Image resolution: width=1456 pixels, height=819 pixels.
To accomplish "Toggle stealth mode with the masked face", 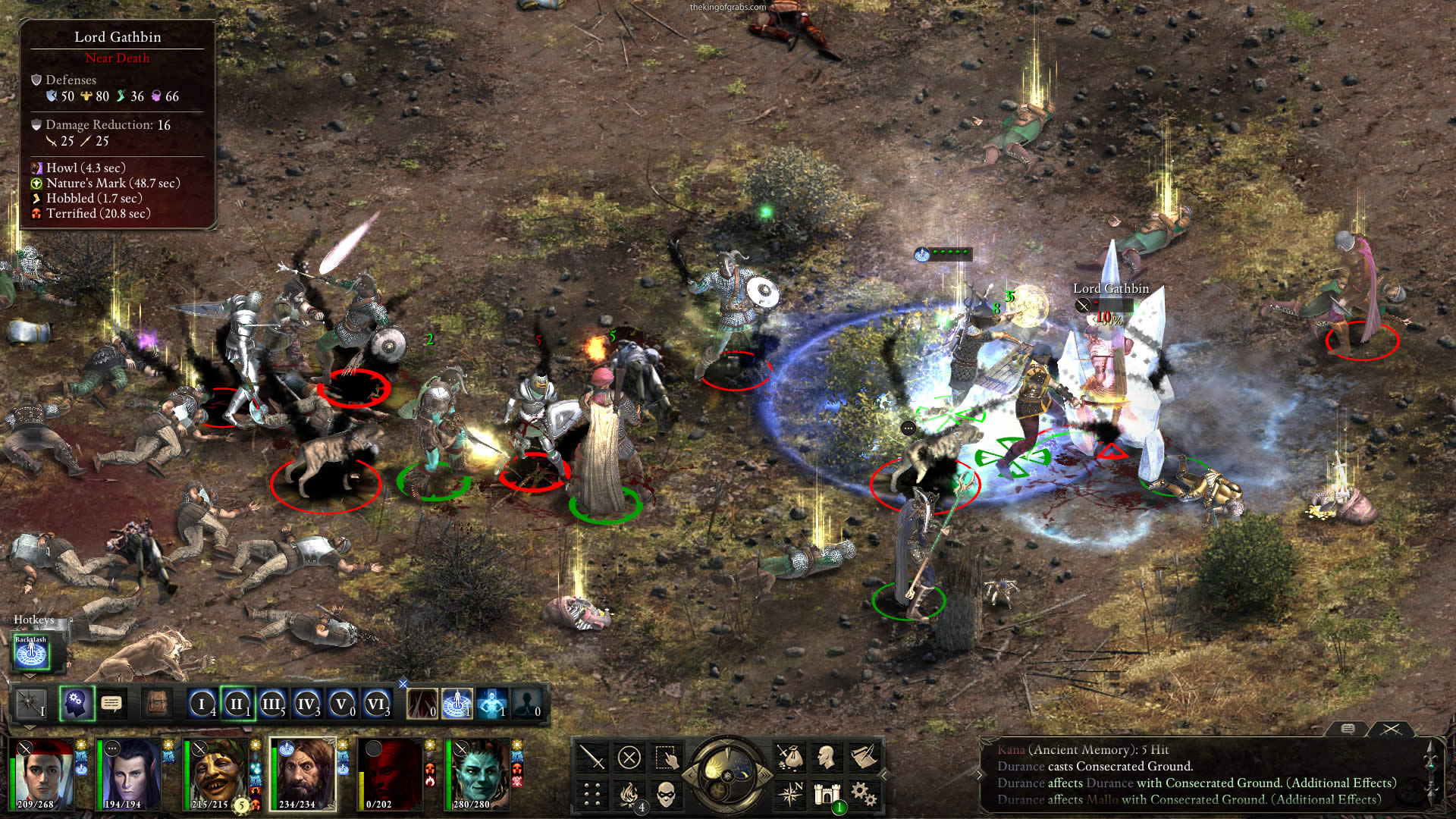I will [x=665, y=794].
